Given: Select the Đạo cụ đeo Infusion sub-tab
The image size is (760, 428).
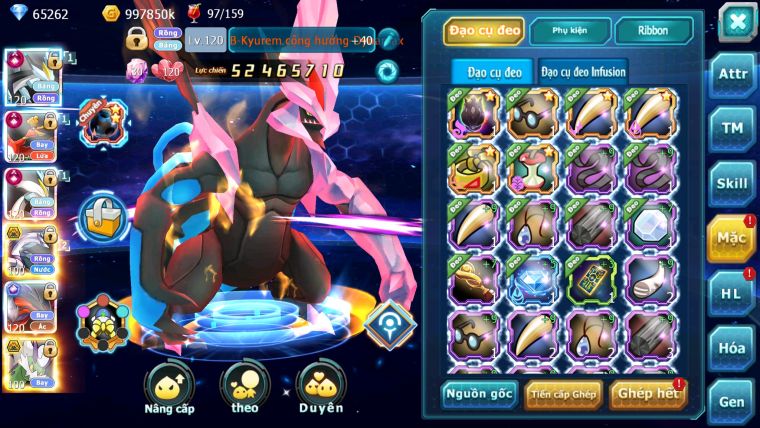Looking at the screenshot, I should (x=584, y=71).
